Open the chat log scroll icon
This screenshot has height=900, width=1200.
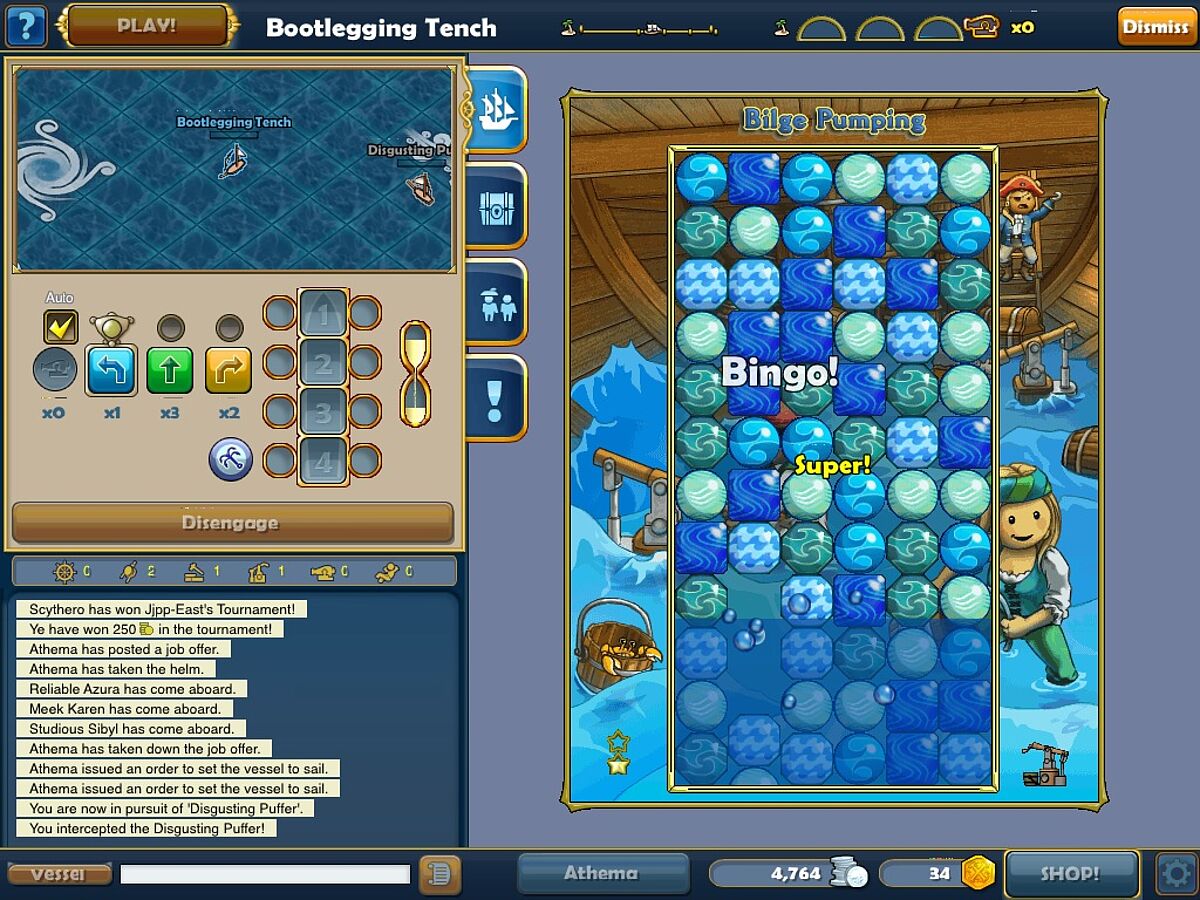pyautogui.click(x=437, y=874)
